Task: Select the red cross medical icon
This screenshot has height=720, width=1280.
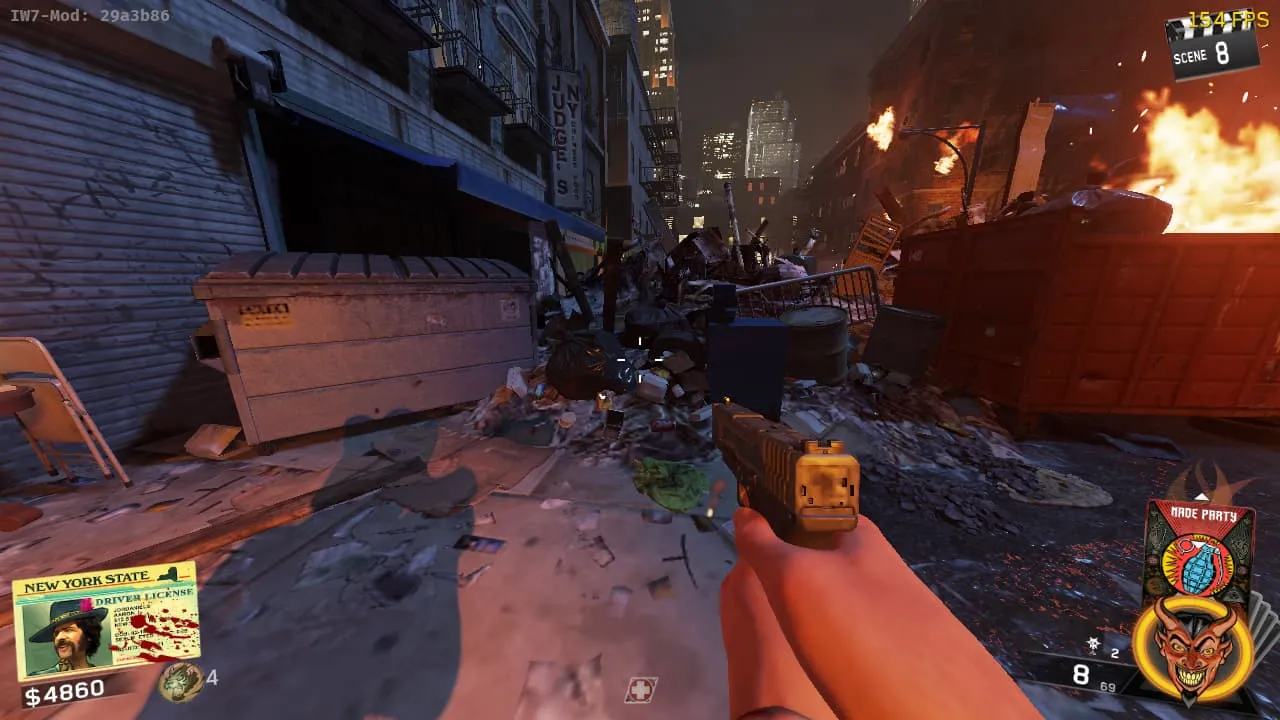Action: pos(640,689)
